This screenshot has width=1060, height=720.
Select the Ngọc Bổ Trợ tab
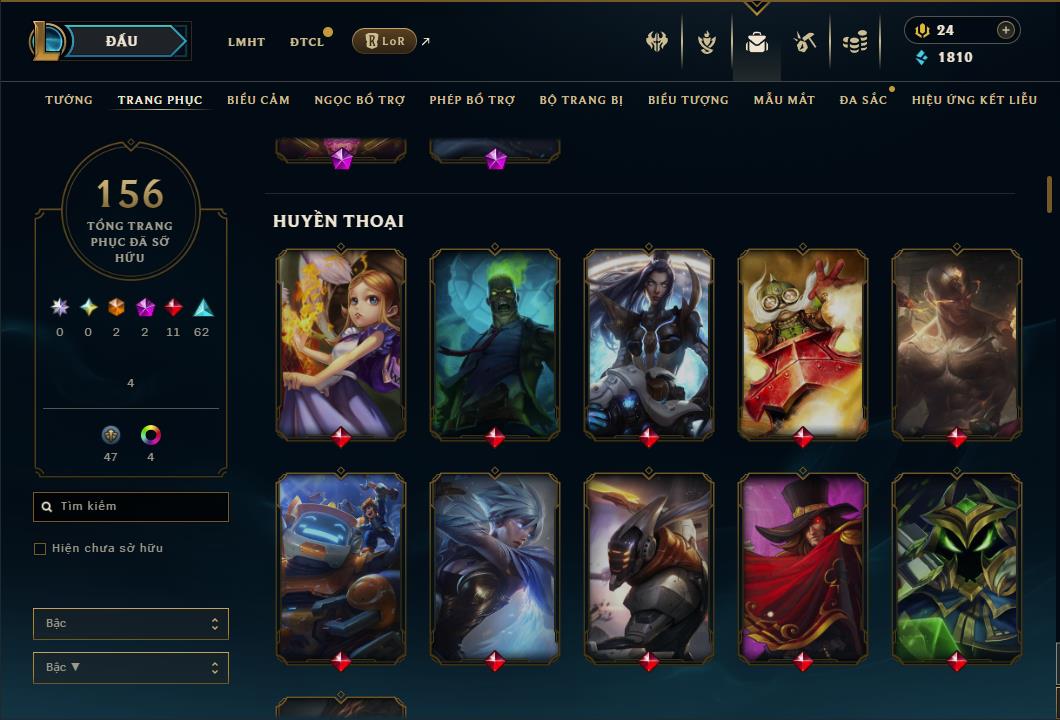click(x=359, y=100)
